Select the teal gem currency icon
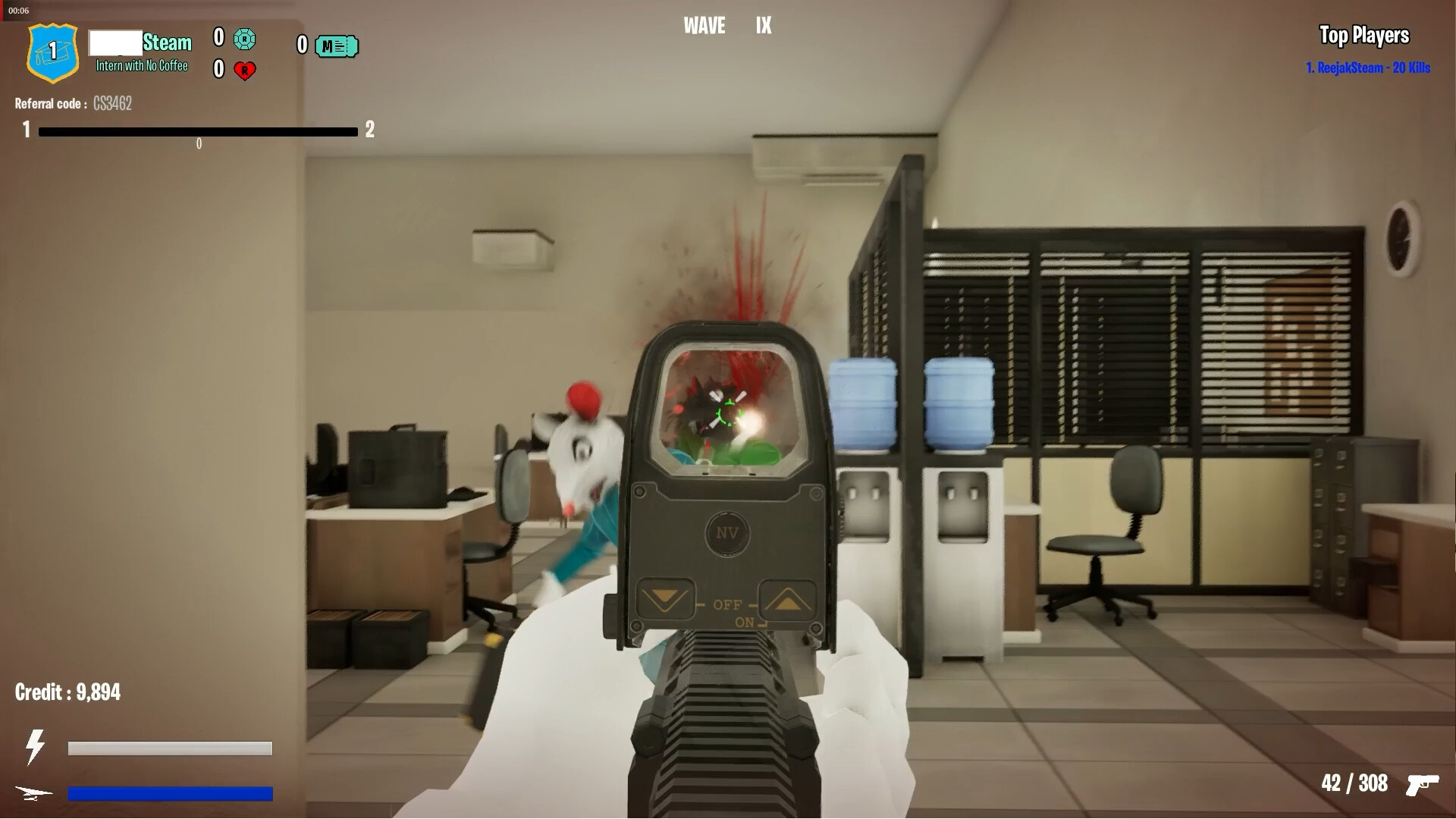This screenshot has width=1456, height=819. [x=244, y=39]
